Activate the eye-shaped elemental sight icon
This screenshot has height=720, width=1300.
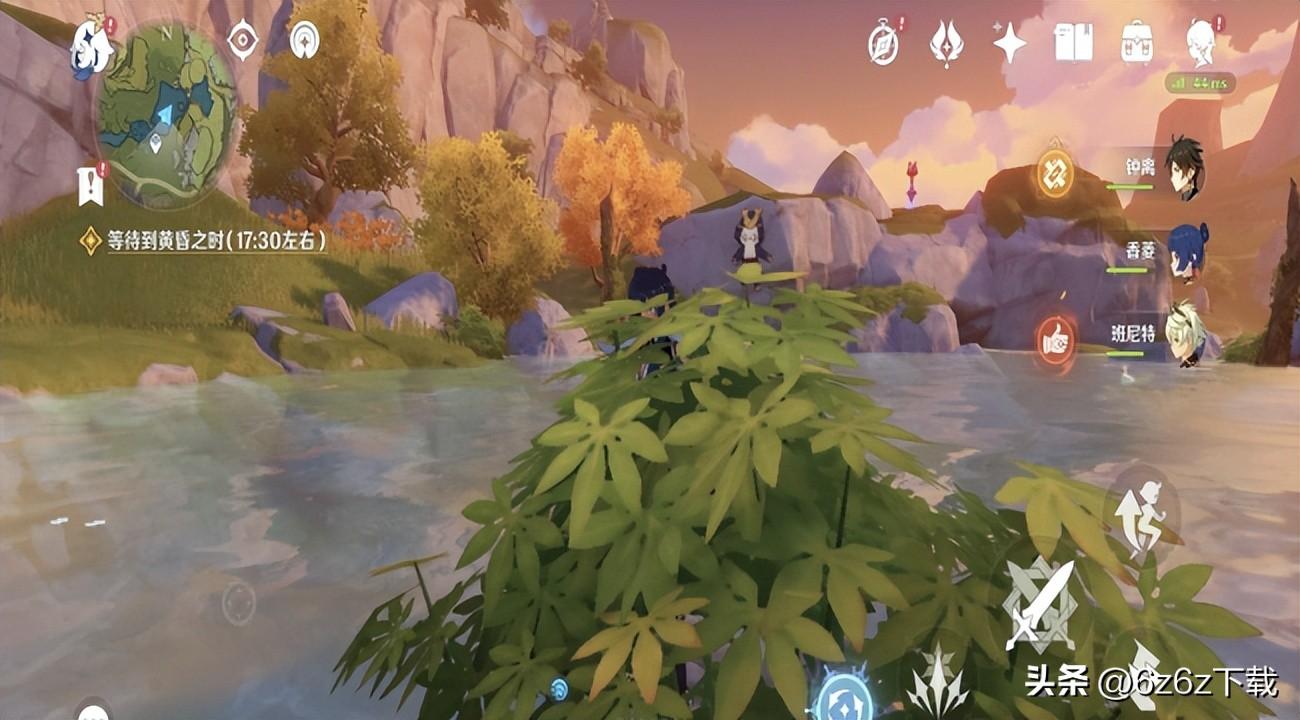pyautogui.click(x=242, y=41)
